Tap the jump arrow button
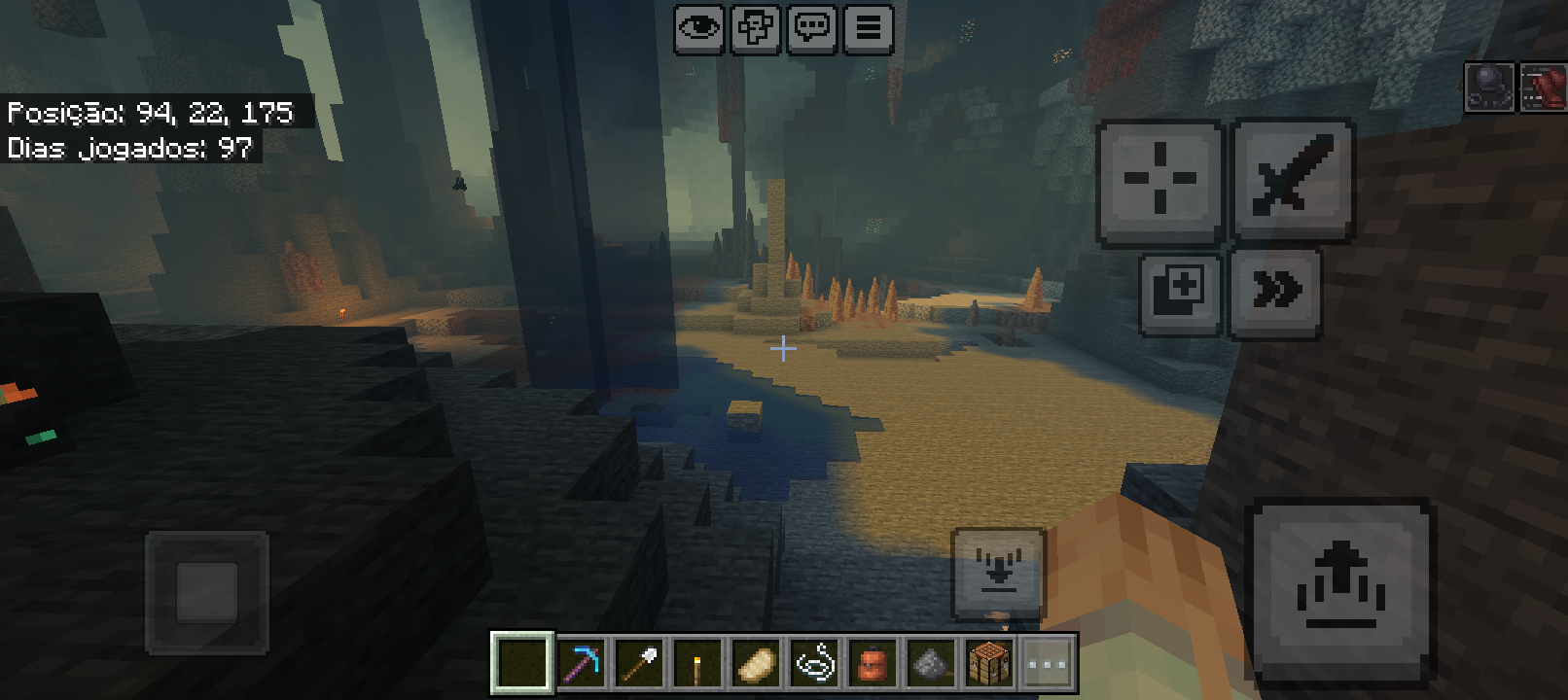The image size is (1568, 700). (x=1340, y=586)
